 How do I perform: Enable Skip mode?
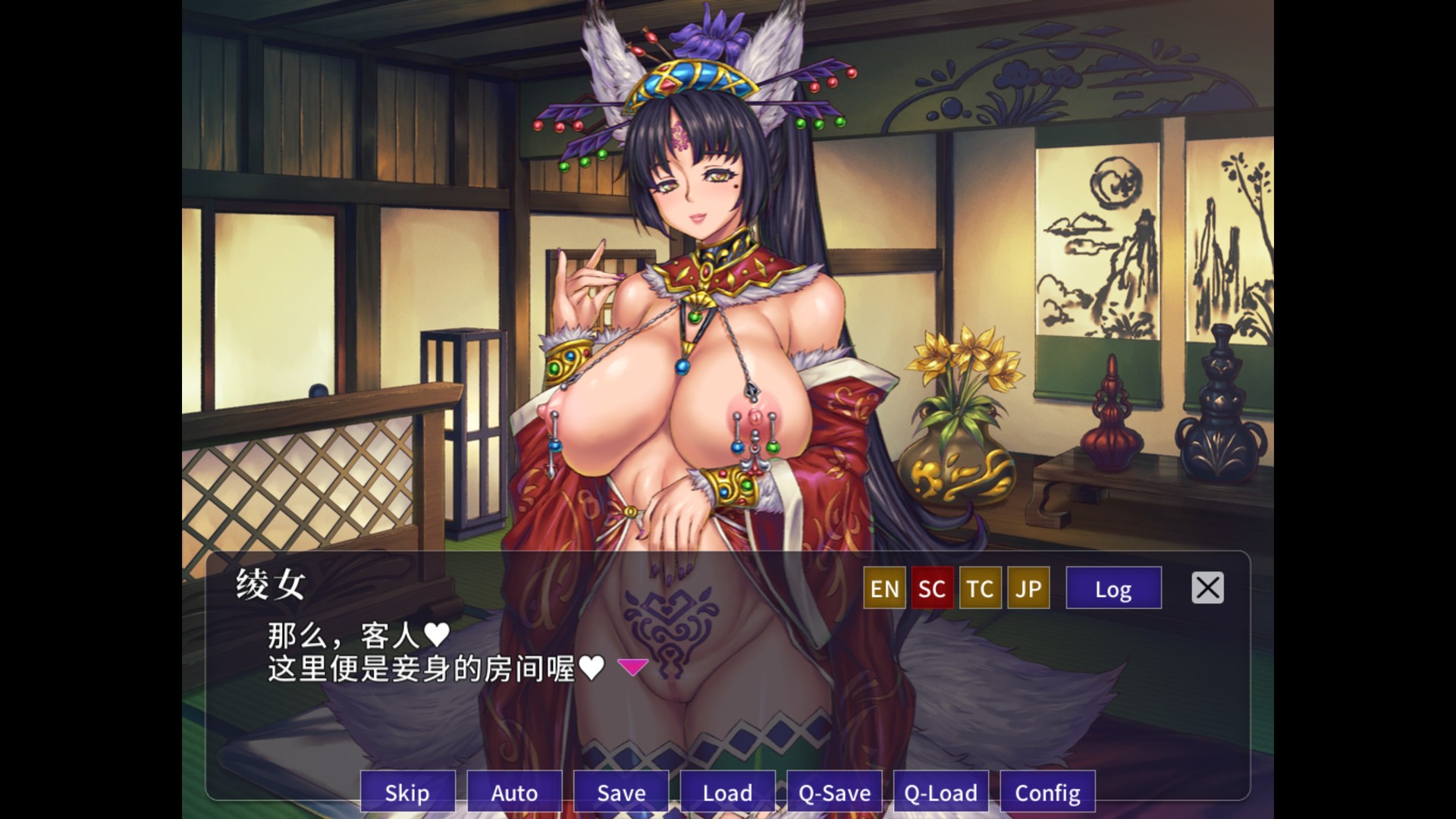coord(407,792)
